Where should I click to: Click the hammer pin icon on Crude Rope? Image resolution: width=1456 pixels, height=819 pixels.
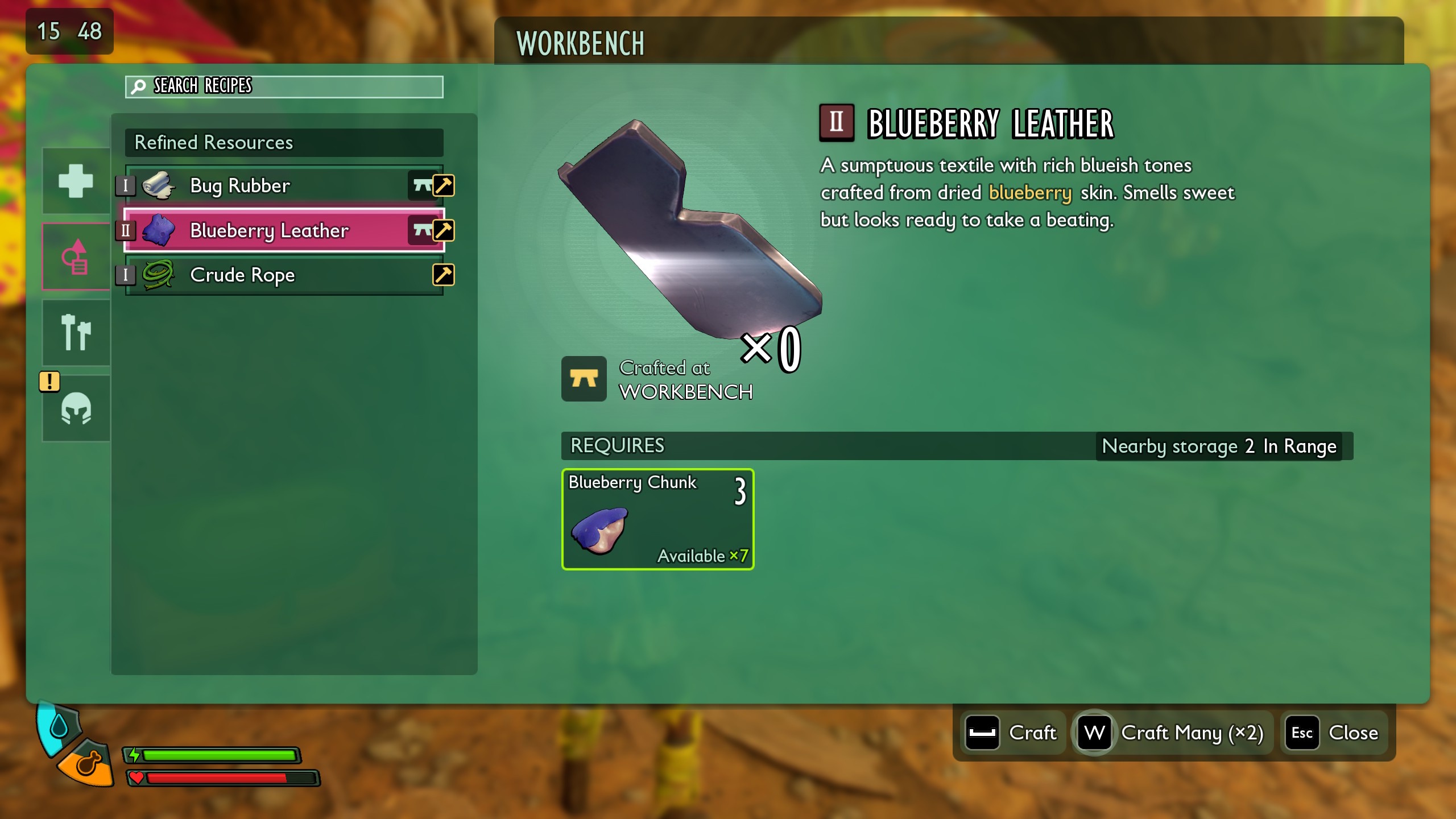[444, 275]
